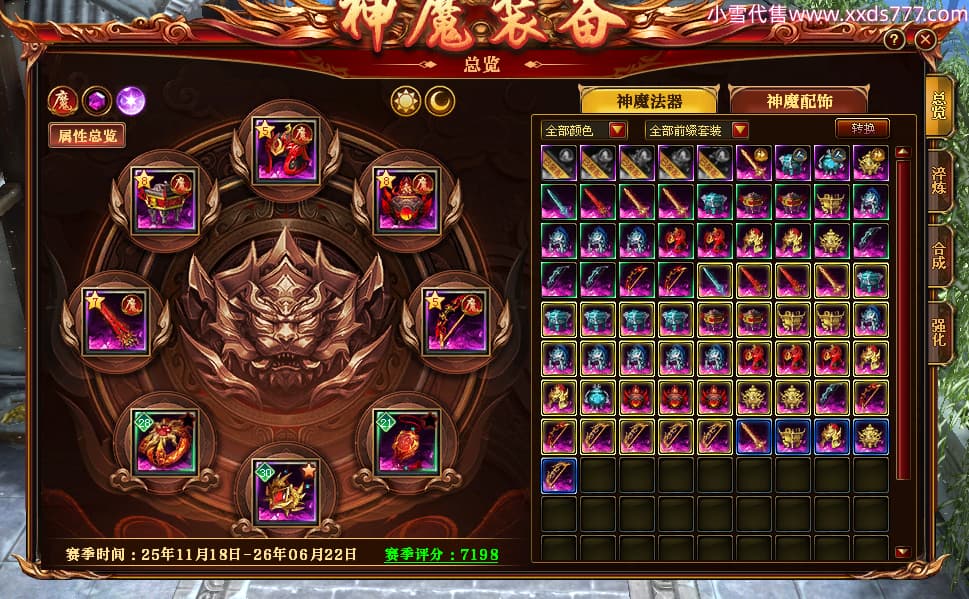Switch to the 神魔法器 tab
Image resolution: width=969 pixels, height=599 pixels.
649,100
